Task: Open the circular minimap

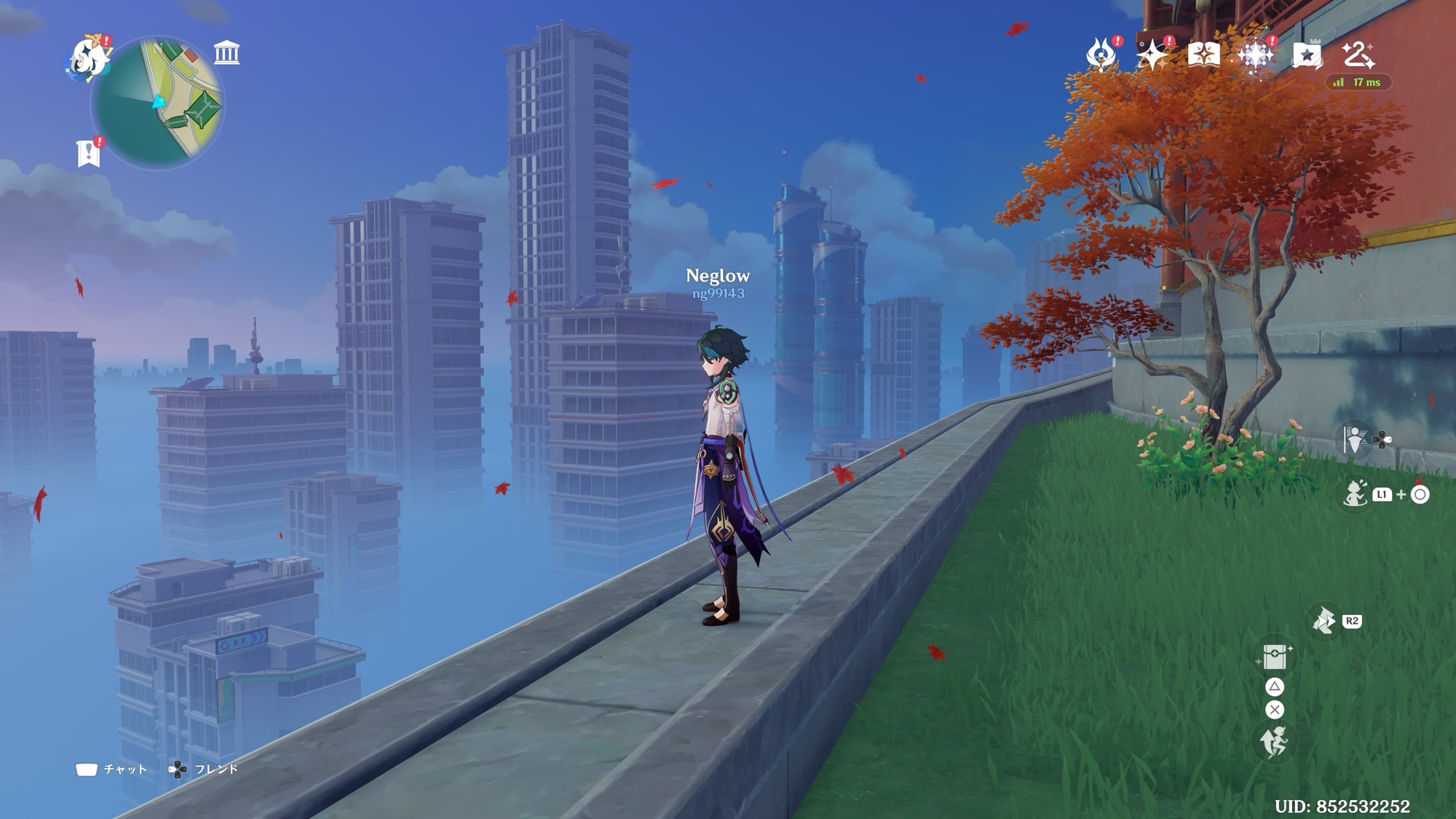Action: [157, 103]
